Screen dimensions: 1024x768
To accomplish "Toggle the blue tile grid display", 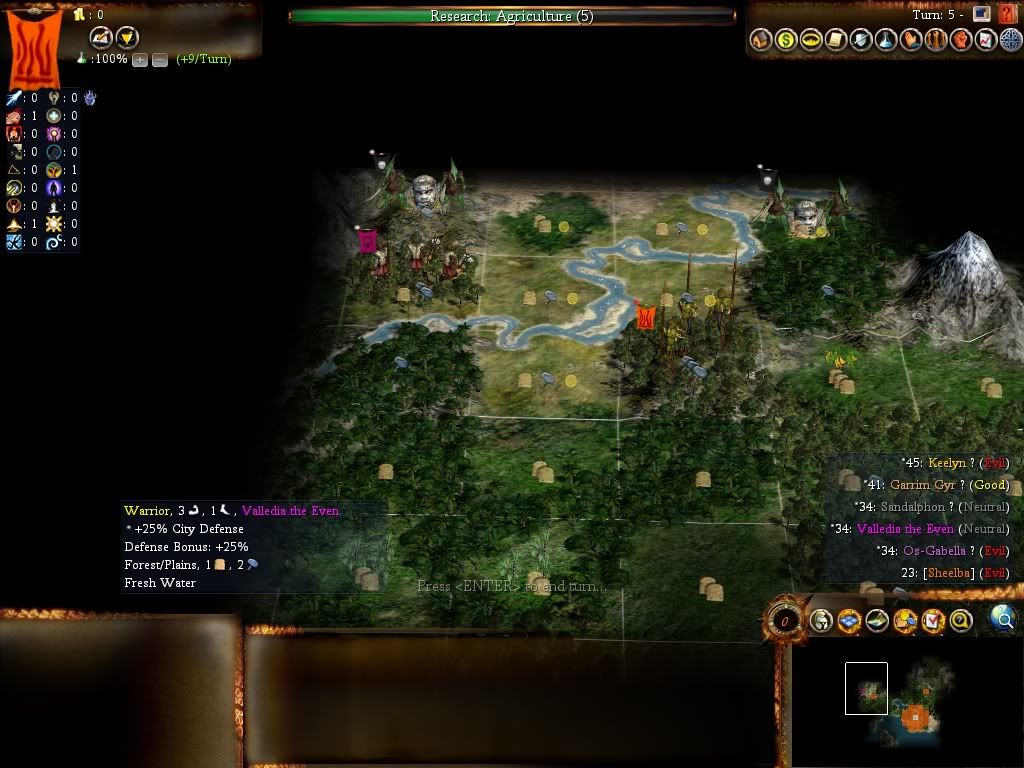I will (849, 621).
